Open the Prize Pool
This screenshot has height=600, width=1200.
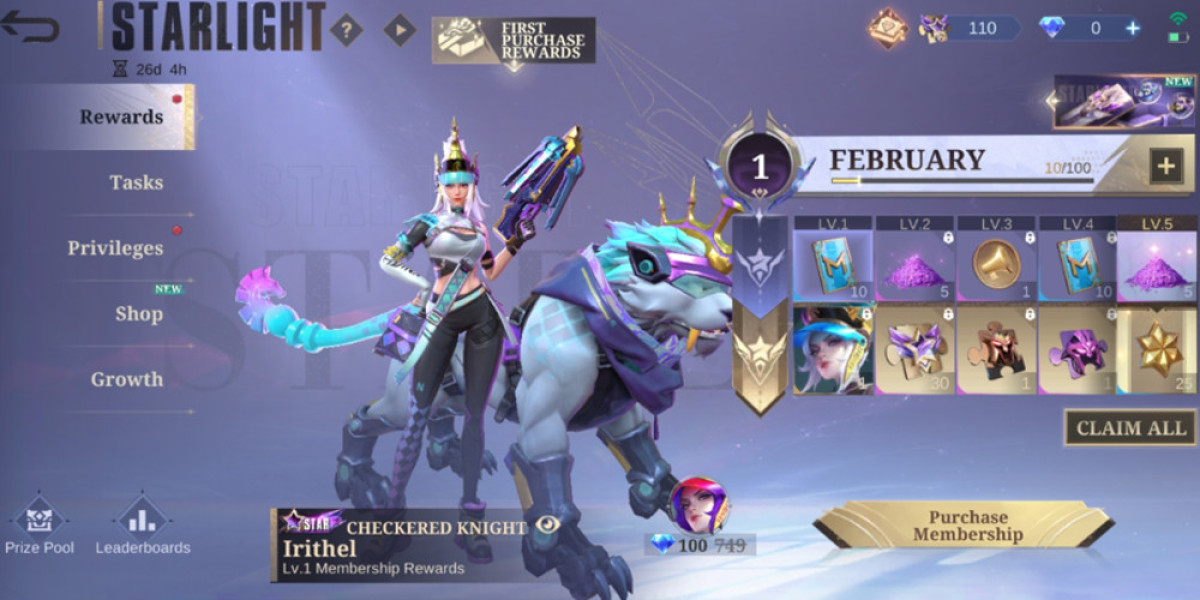(39, 525)
